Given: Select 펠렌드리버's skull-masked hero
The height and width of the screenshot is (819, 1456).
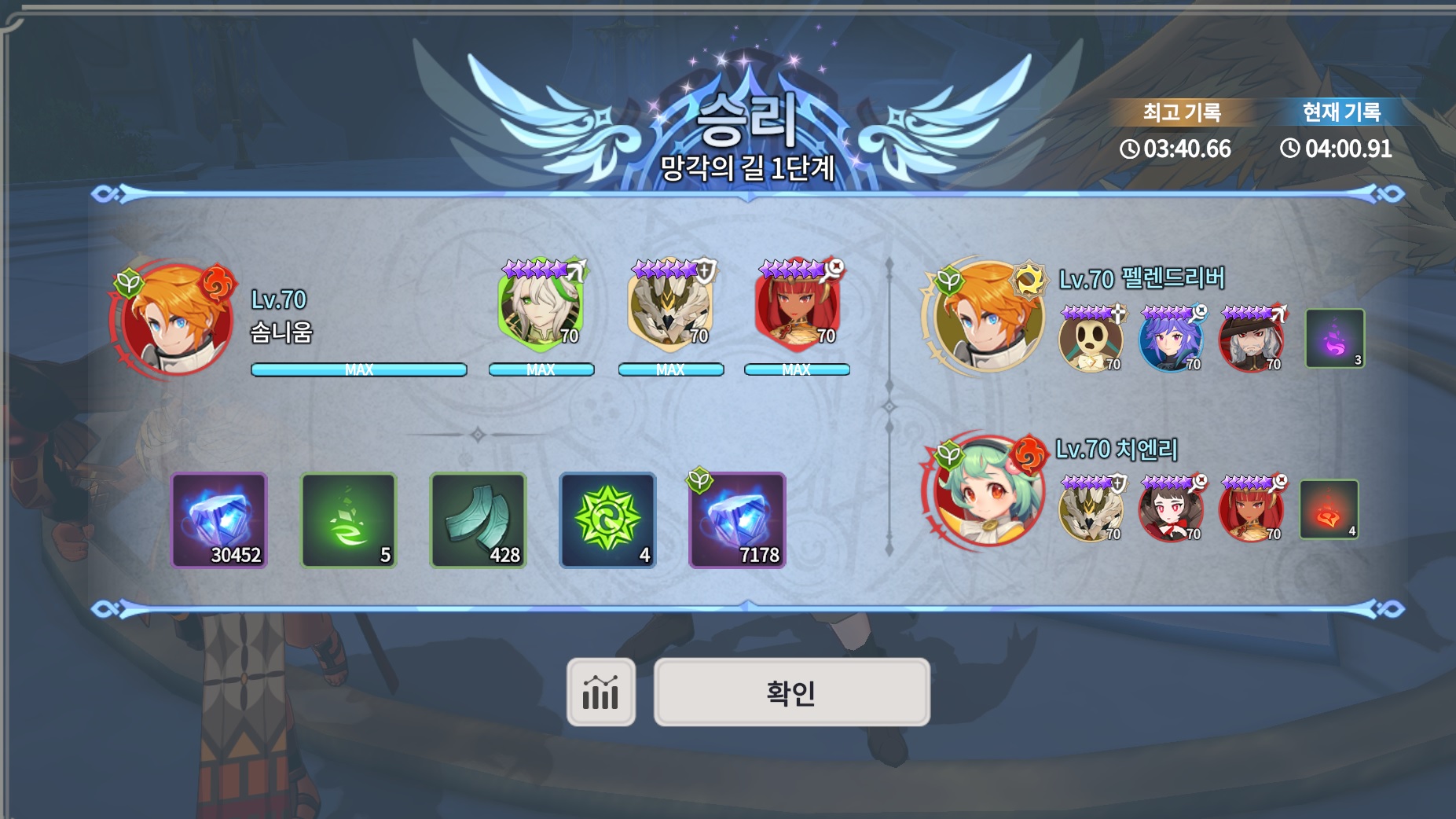Looking at the screenshot, I should pos(1091,341).
